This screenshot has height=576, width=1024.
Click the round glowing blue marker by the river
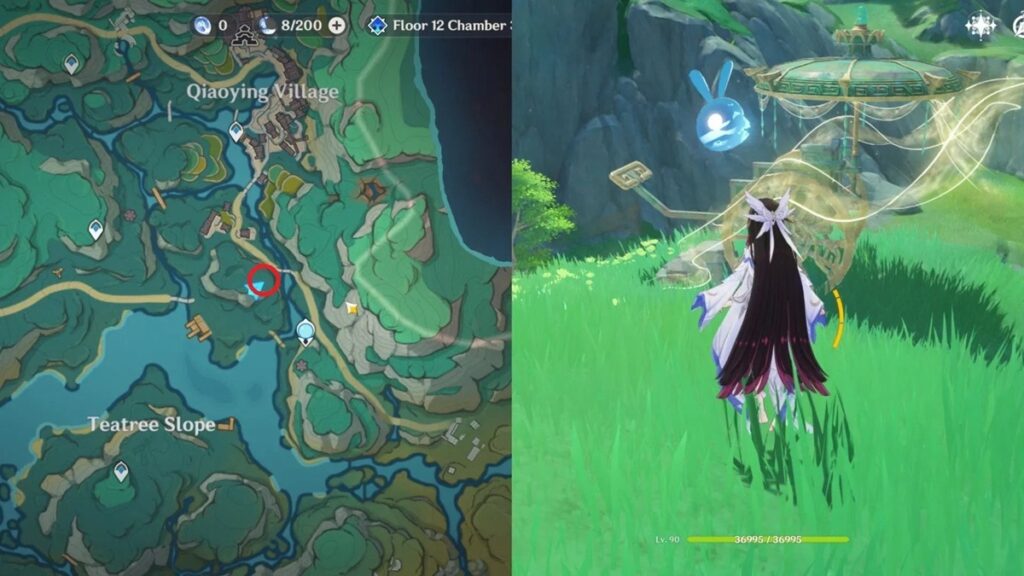(306, 329)
